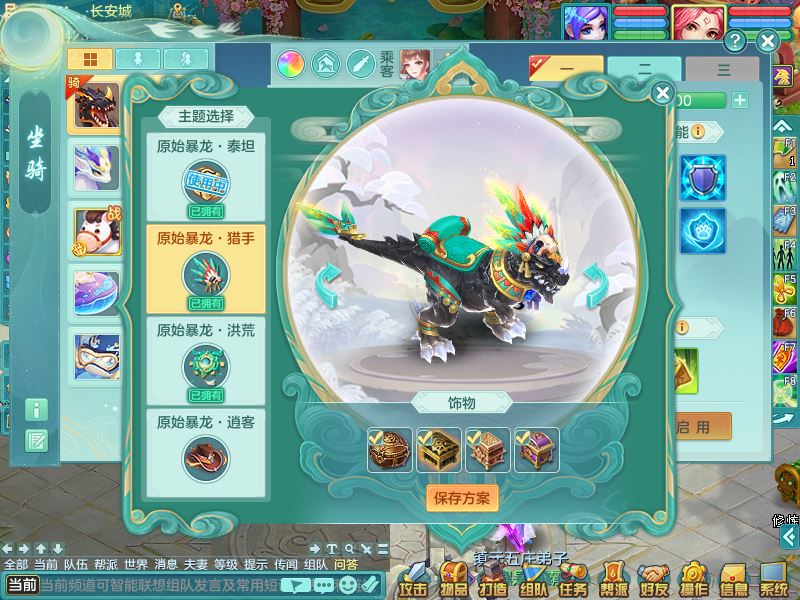Open the rainbow color wheel icon
This screenshot has height=600, width=800.
[292, 65]
